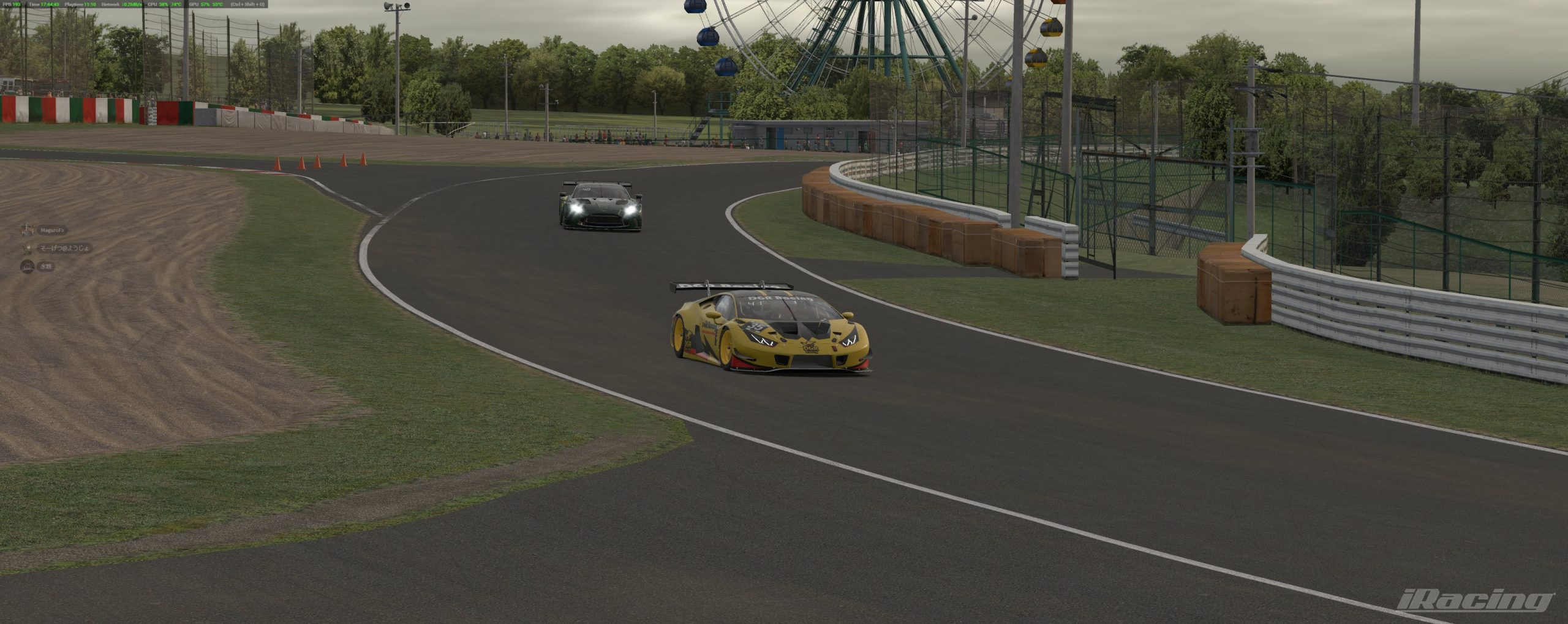
Task: Click the そーげつ@ようじょ voice chat entry
Action: click(64, 248)
